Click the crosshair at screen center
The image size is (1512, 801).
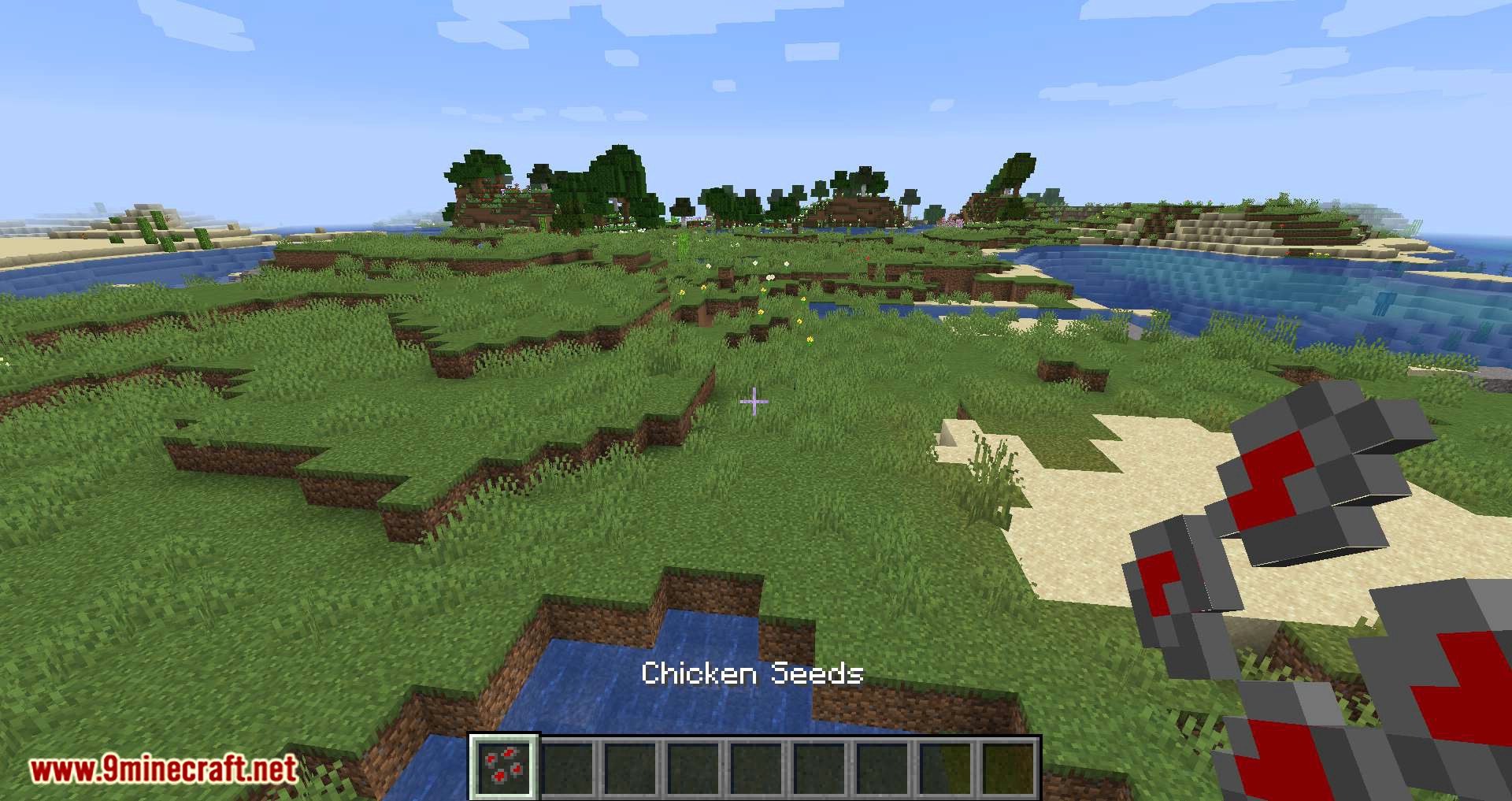click(754, 402)
